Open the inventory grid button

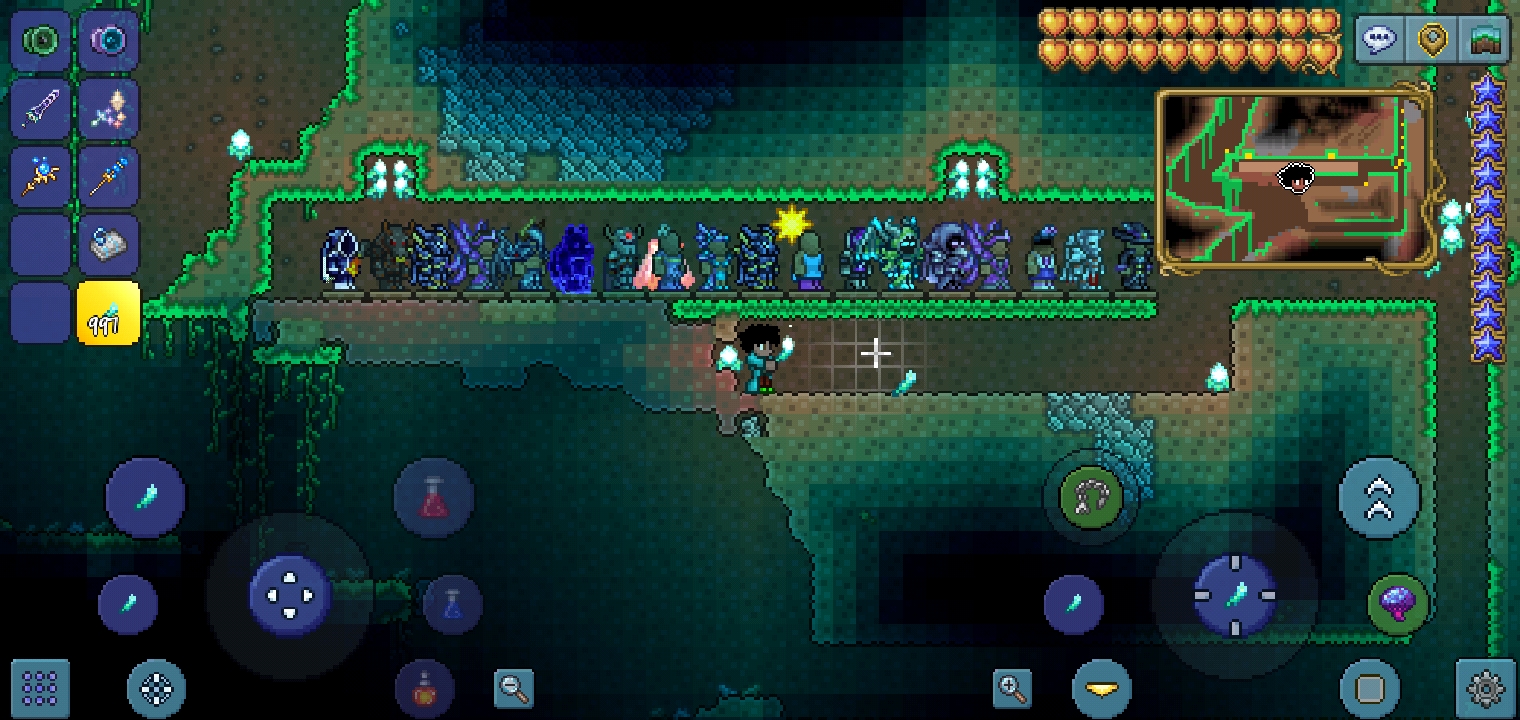(x=40, y=688)
